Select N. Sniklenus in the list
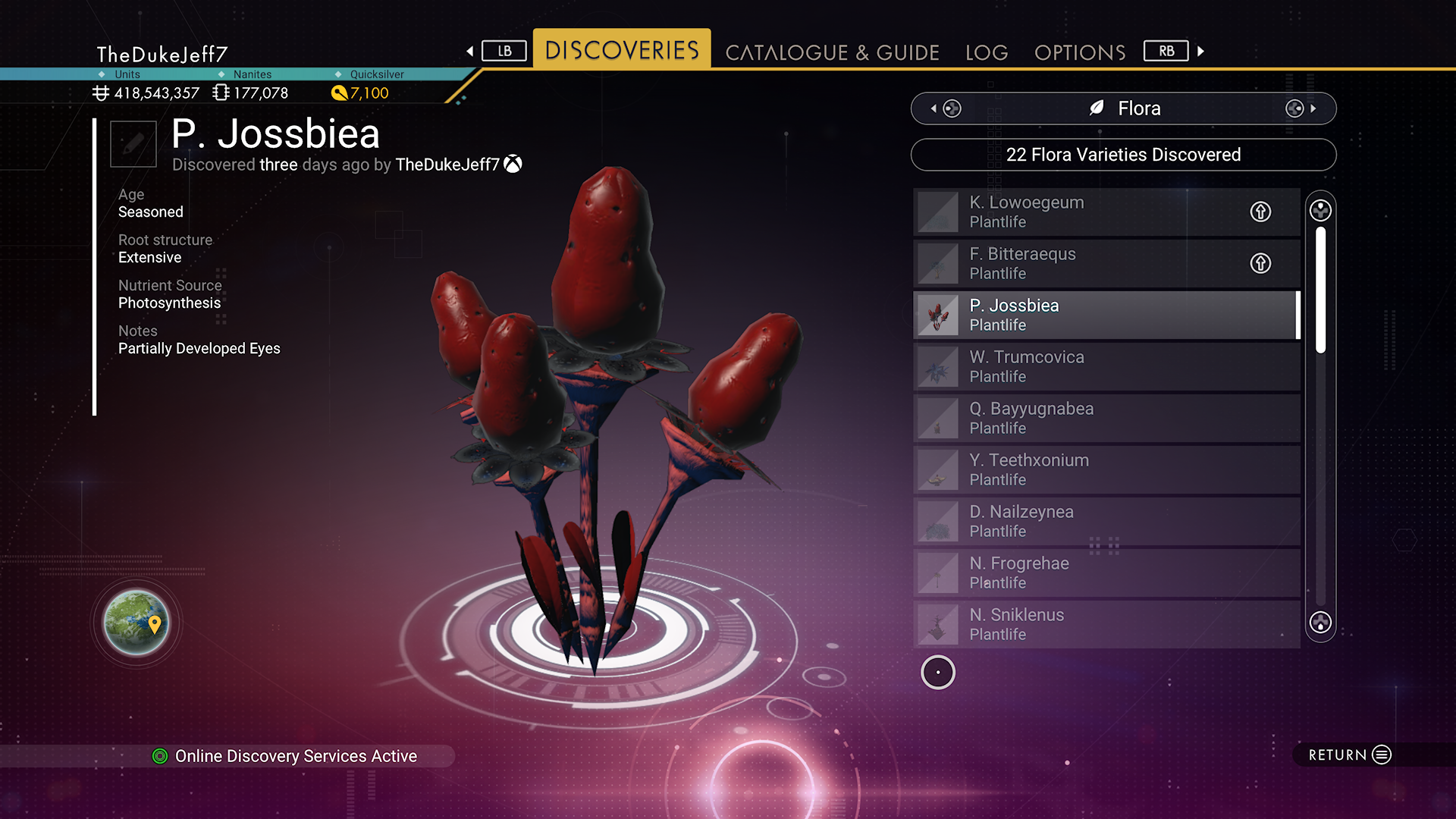This screenshot has width=1456, height=819. pos(1106,624)
